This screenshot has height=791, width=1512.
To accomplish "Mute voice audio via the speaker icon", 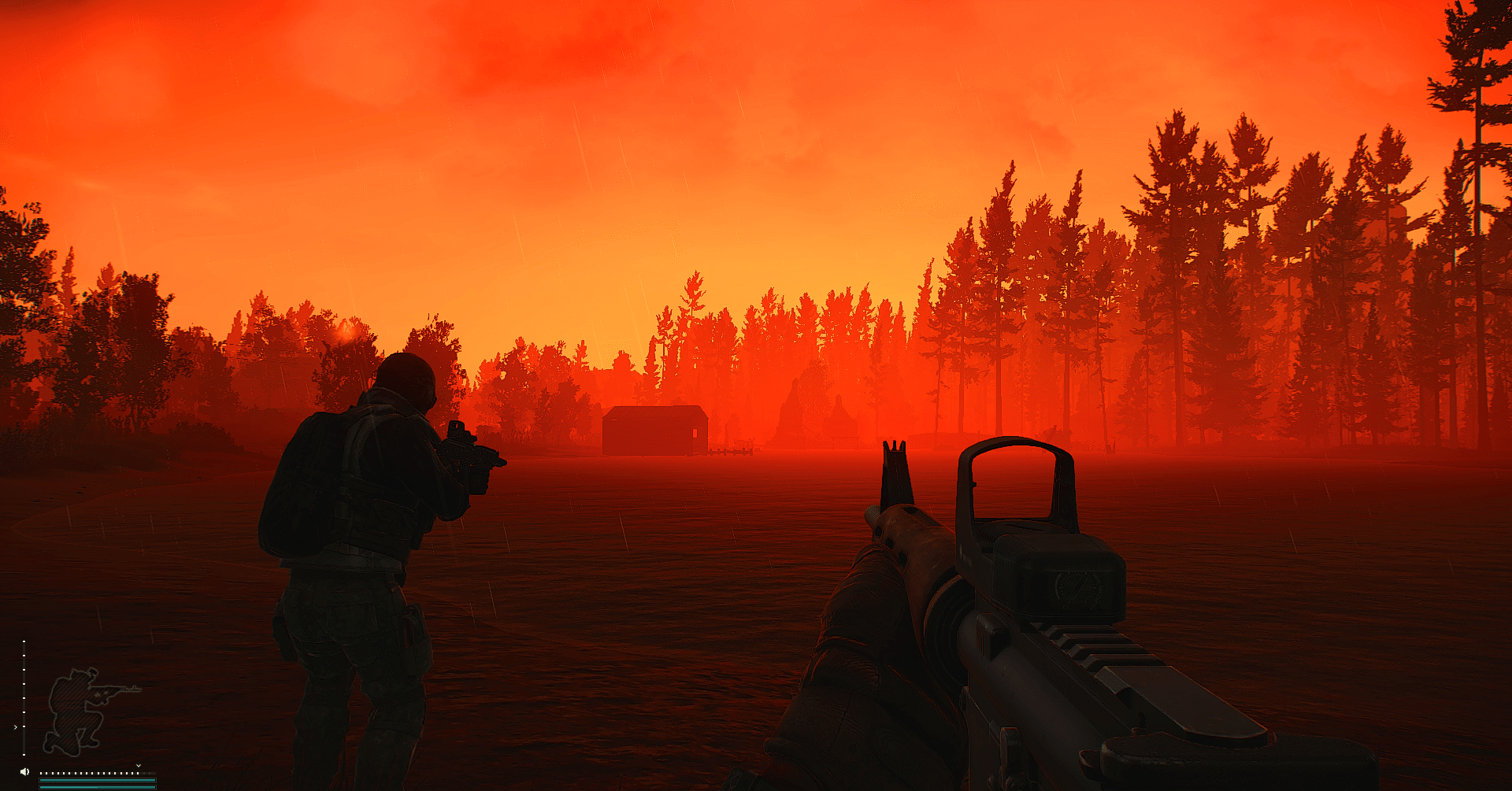I will pos(24,771).
